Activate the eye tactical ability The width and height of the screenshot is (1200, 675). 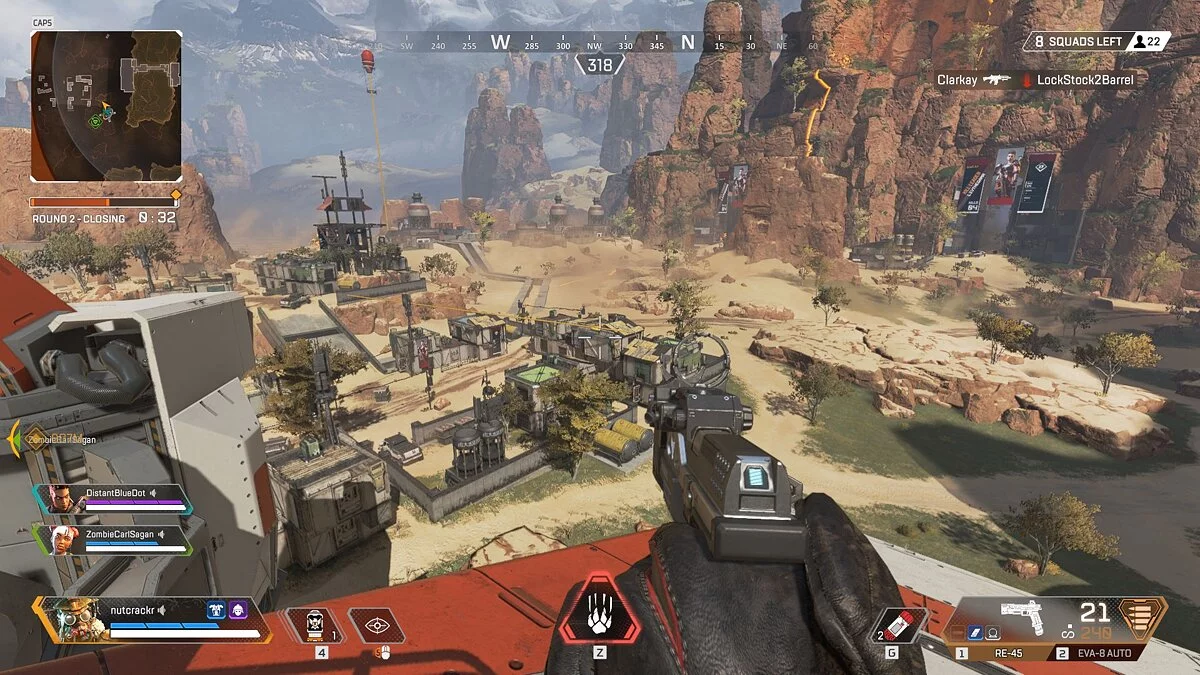376,626
